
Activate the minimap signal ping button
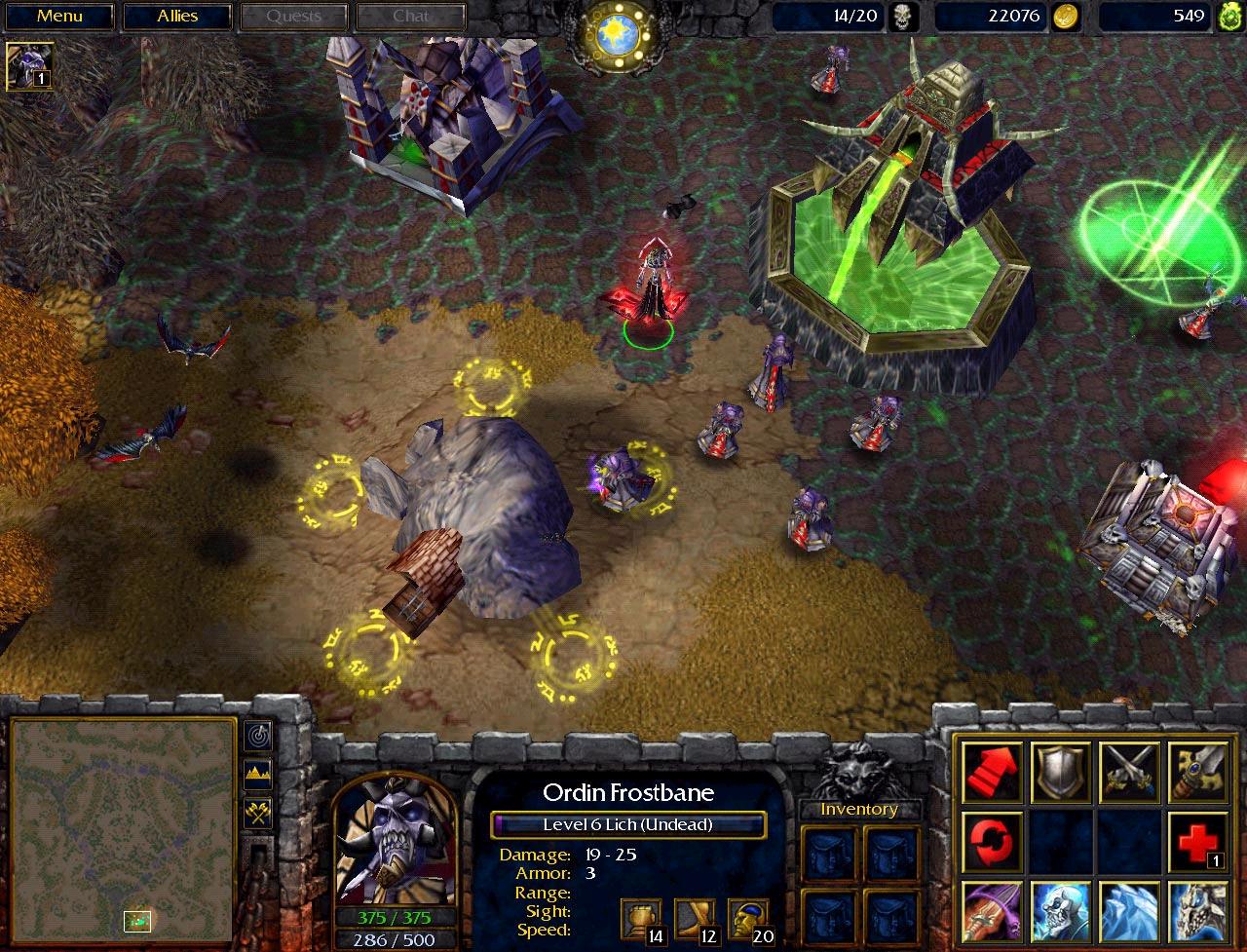coord(258,735)
